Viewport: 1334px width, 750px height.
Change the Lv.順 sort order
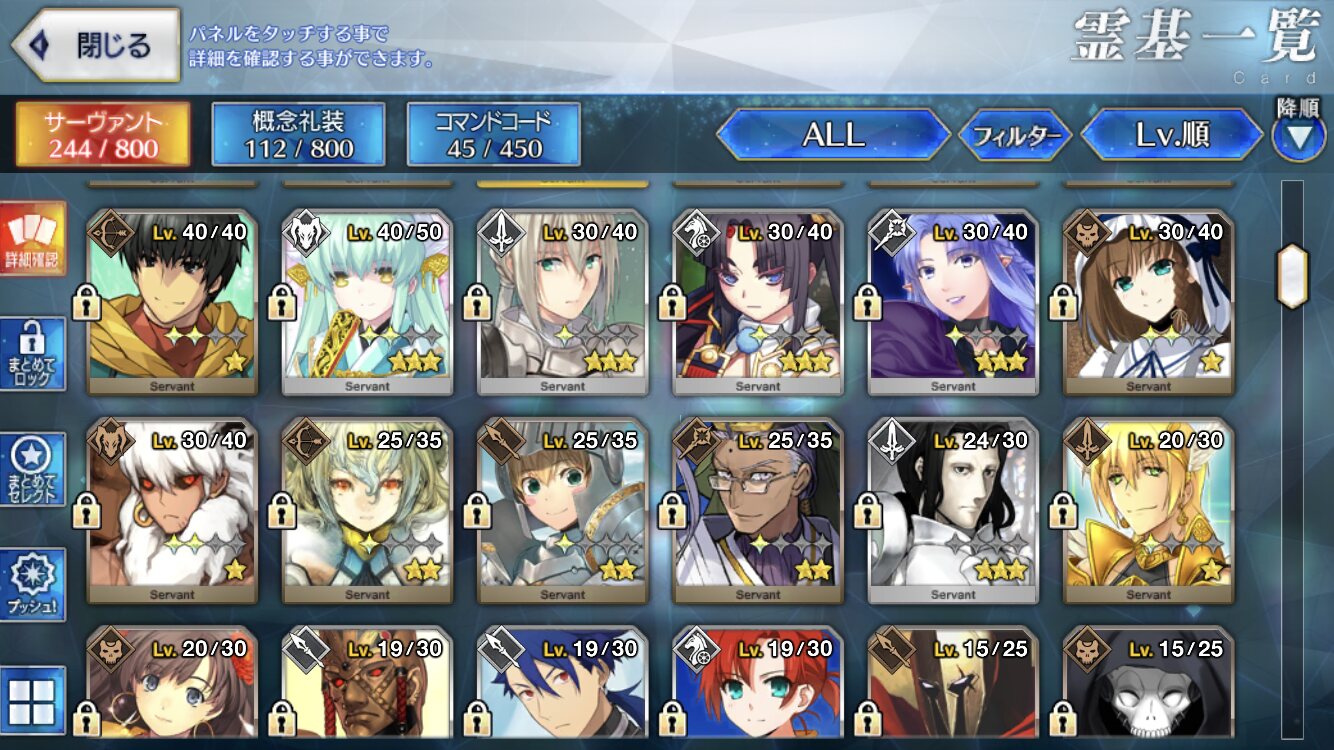(x=1172, y=135)
